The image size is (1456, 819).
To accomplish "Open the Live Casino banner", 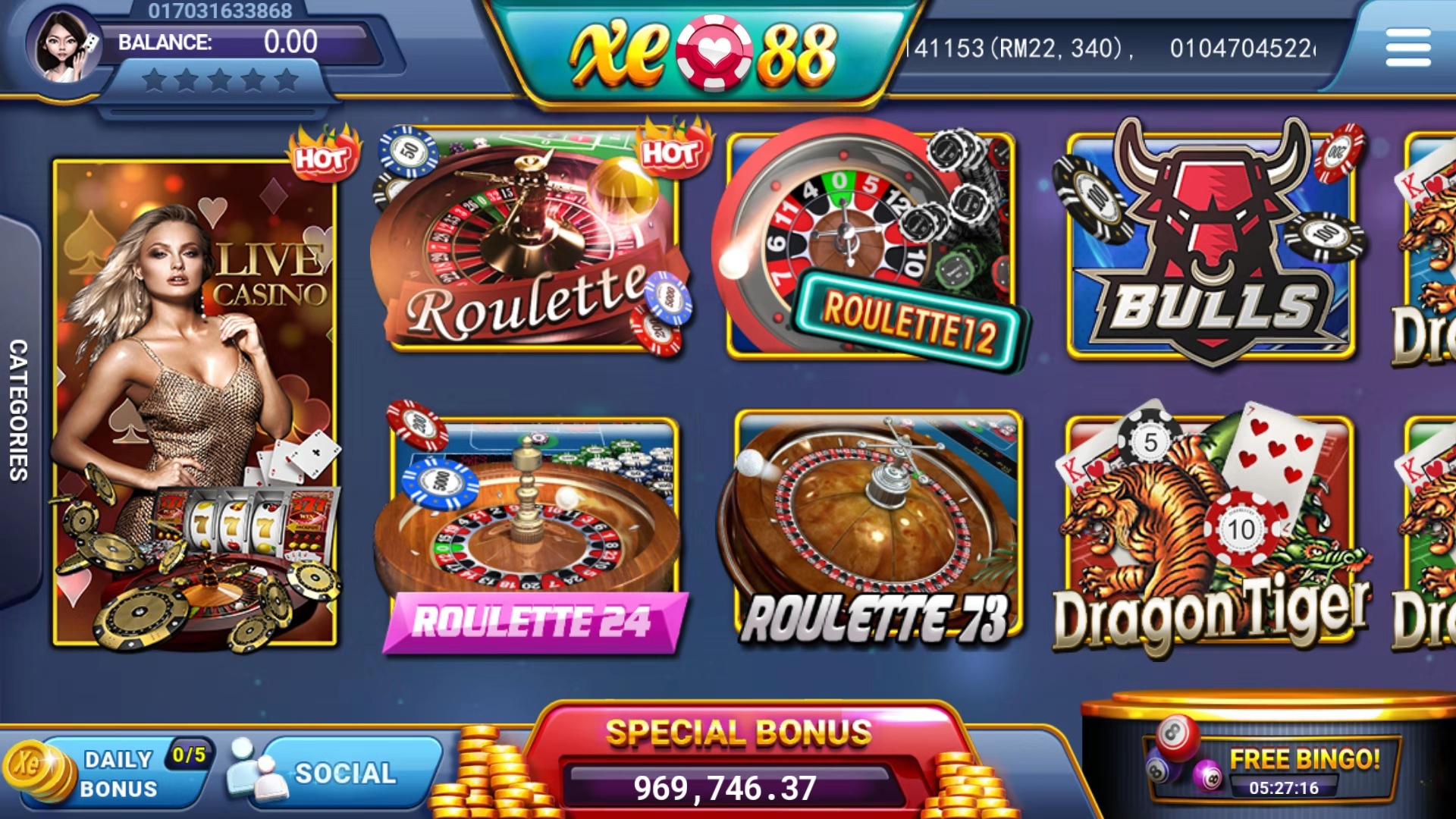I will (x=194, y=402).
